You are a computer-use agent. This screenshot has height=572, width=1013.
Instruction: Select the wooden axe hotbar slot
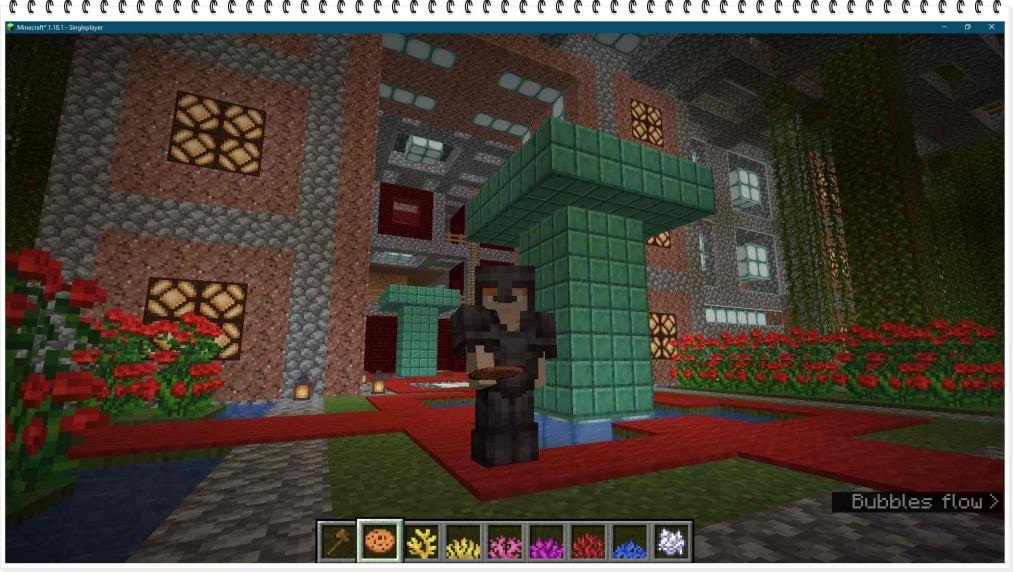coord(338,541)
